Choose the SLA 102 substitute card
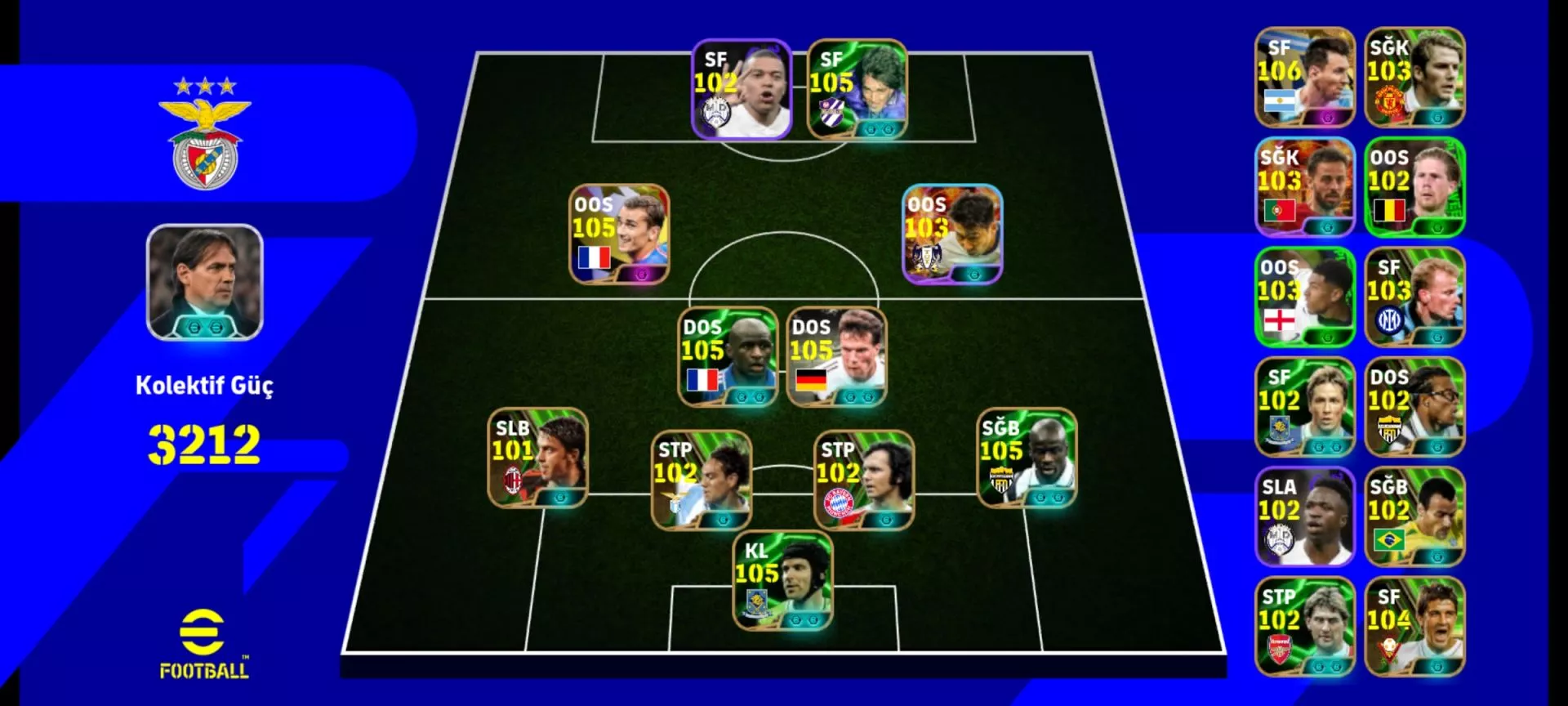 pyautogui.click(x=1305, y=516)
